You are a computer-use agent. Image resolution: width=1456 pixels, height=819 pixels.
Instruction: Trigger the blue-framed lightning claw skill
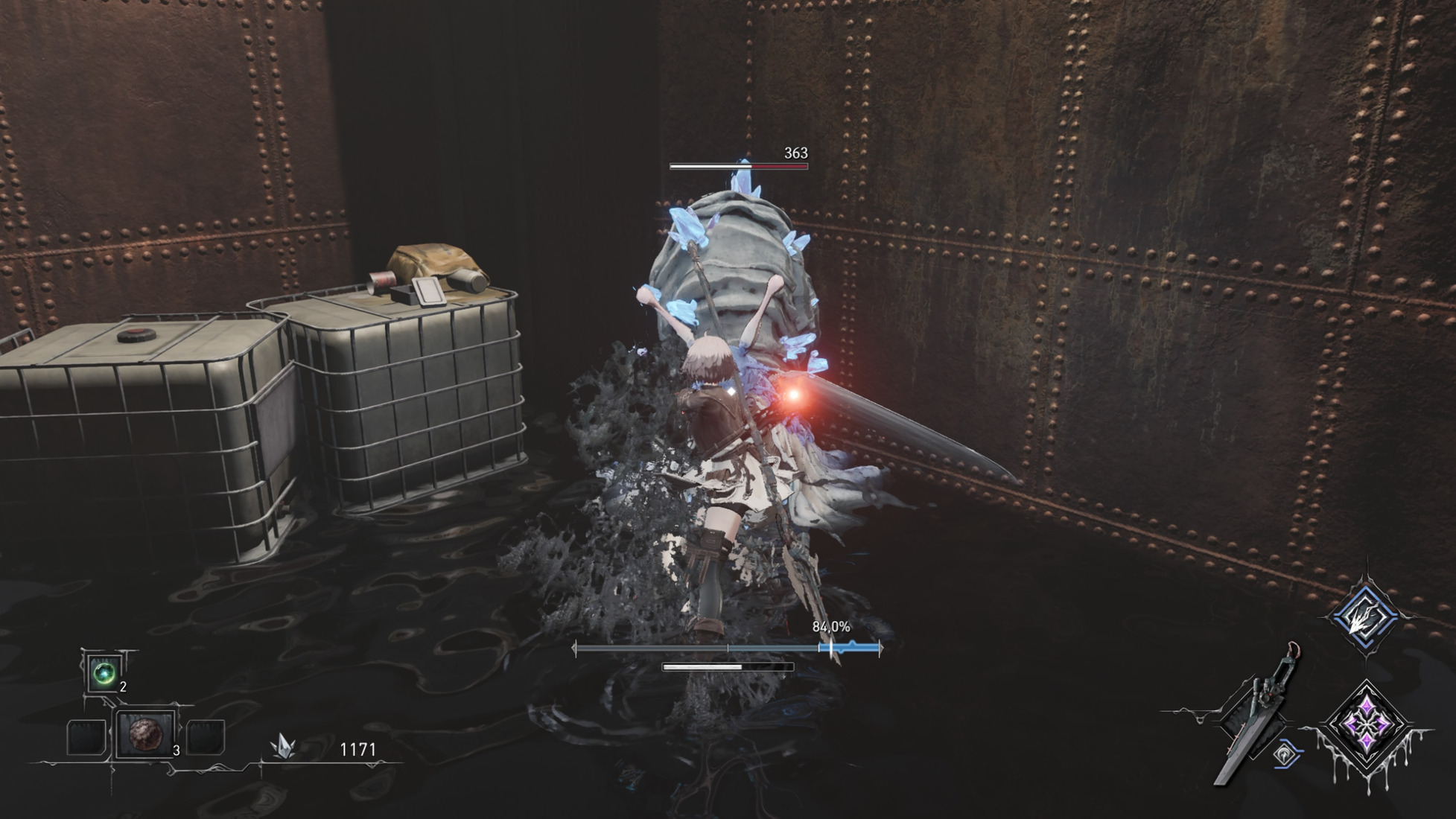click(1366, 616)
